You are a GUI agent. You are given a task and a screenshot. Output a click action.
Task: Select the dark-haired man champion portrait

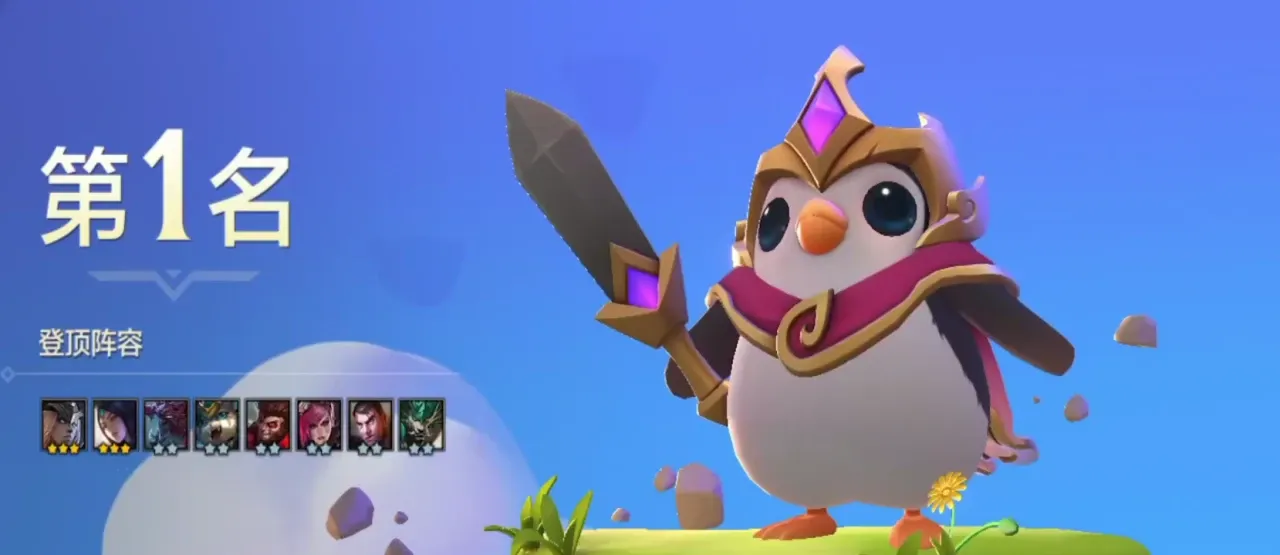point(370,422)
